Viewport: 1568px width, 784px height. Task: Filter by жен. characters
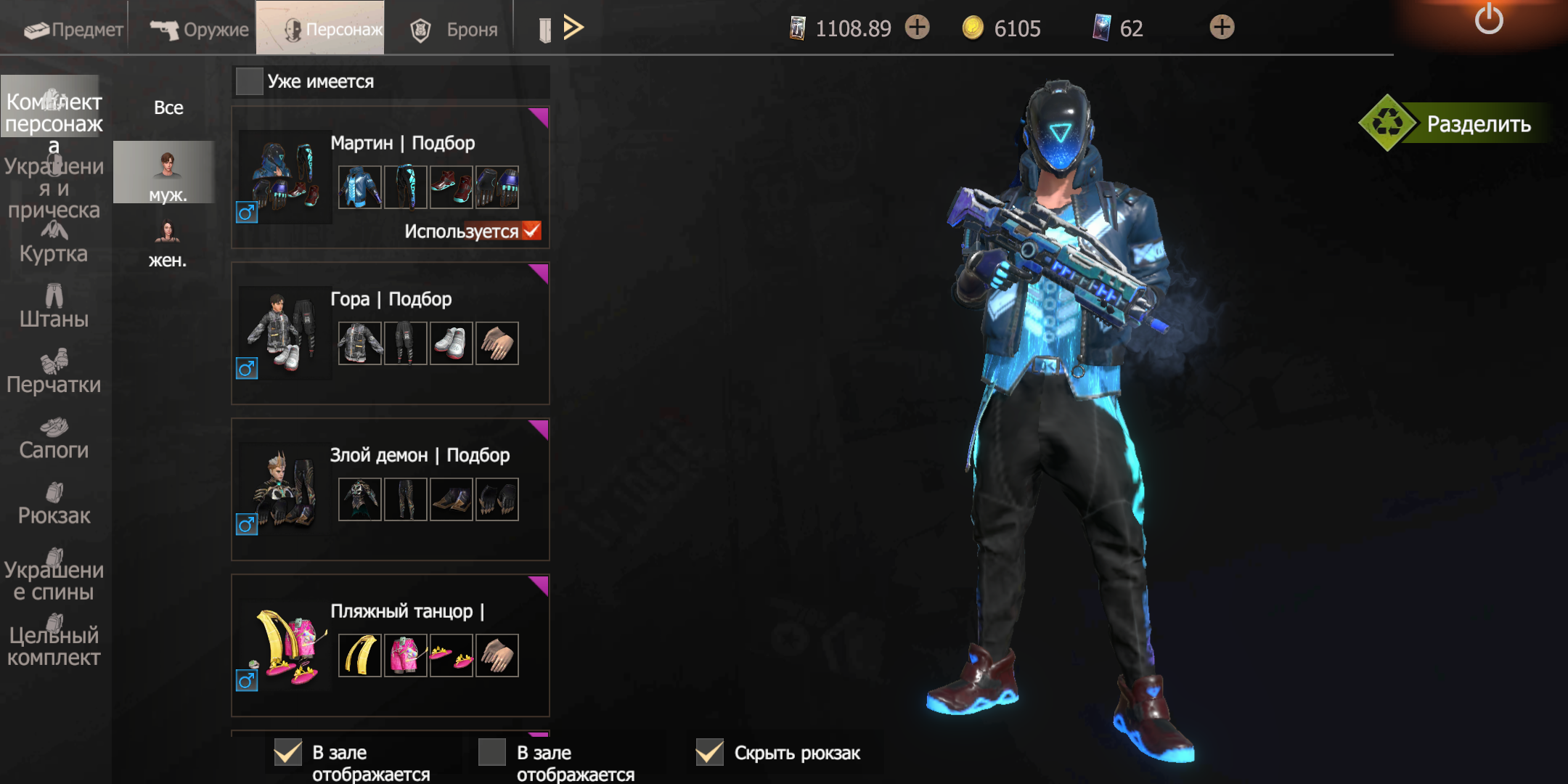click(x=168, y=244)
